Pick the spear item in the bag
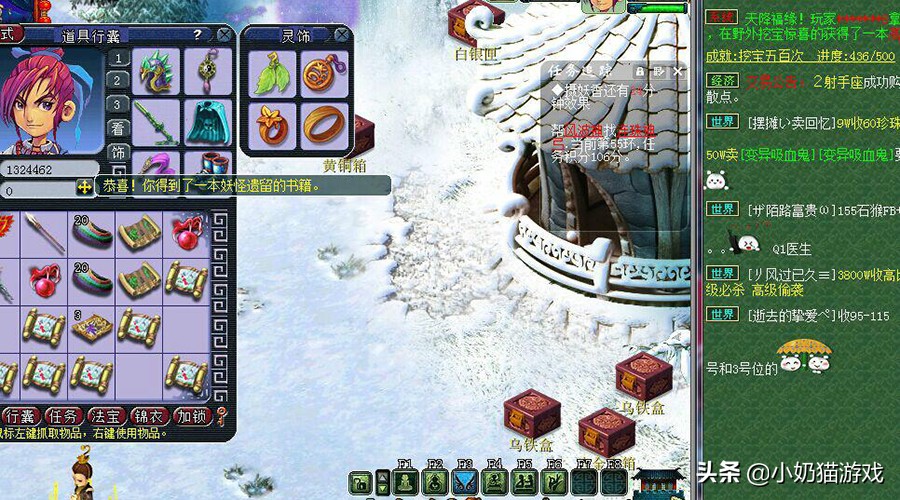This screenshot has width=900, height=500. coord(43,232)
